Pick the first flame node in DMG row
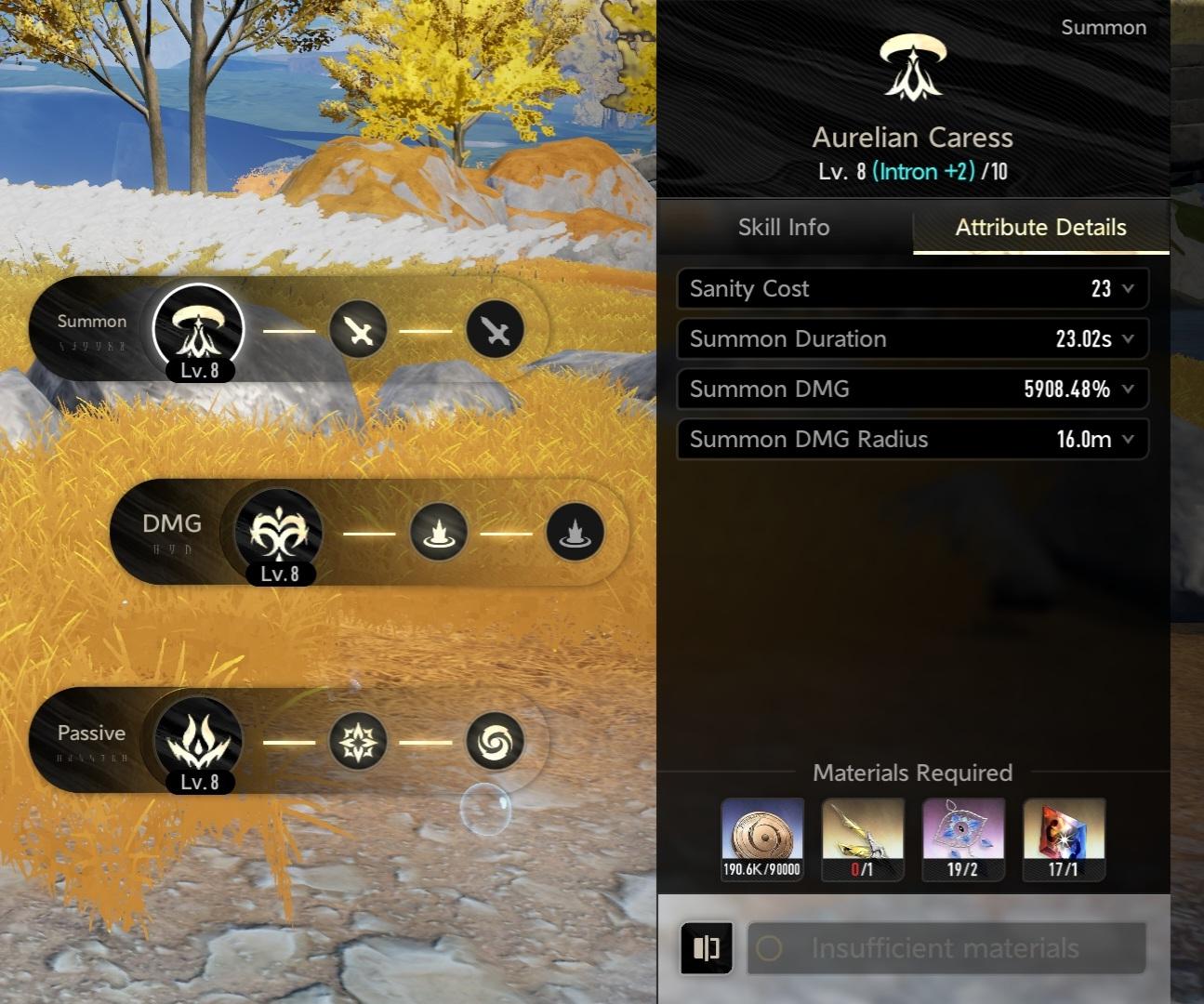The width and height of the screenshot is (1204, 1004). click(439, 533)
